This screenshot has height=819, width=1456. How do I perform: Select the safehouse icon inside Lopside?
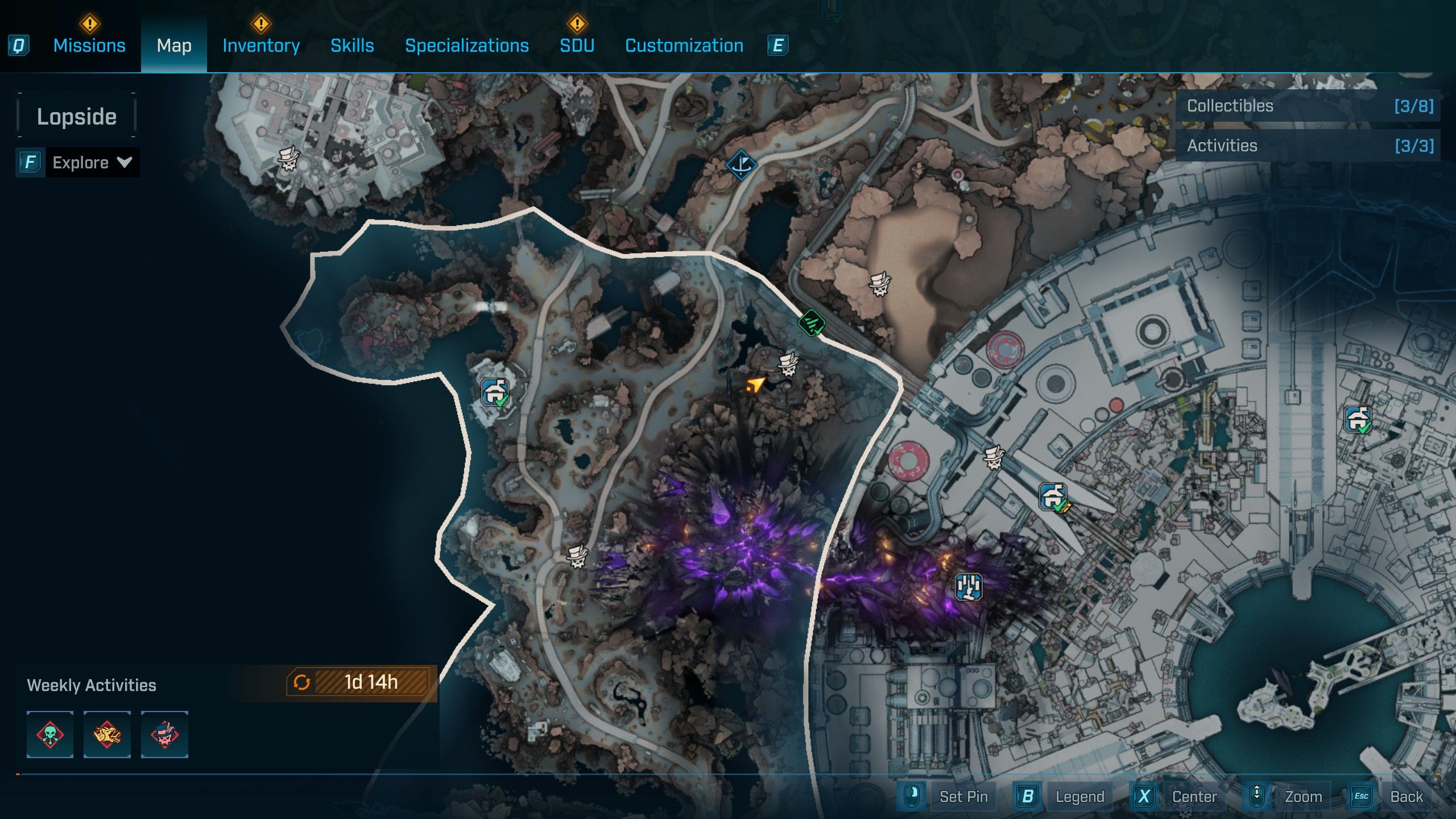(x=495, y=392)
